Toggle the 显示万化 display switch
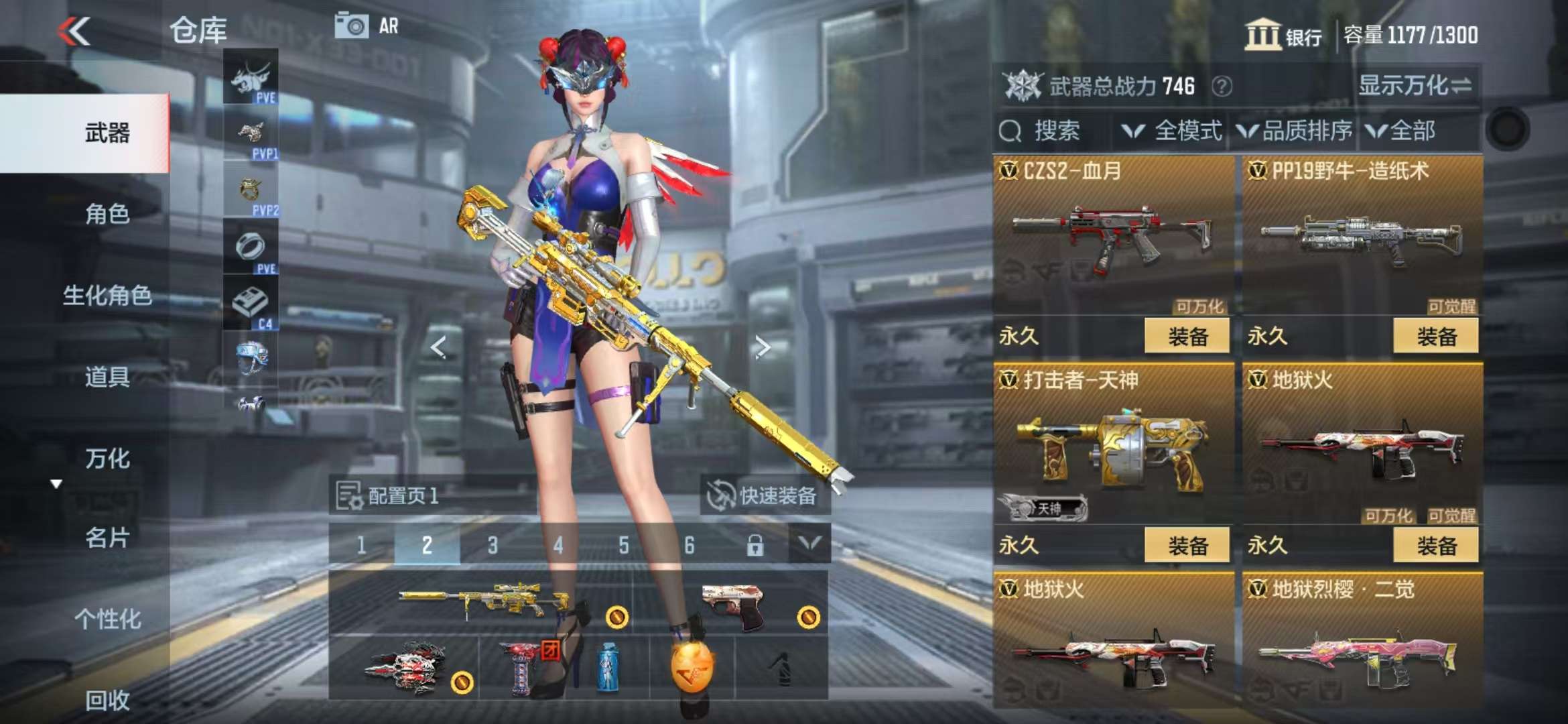The image size is (1568, 724). pos(1415,86)
